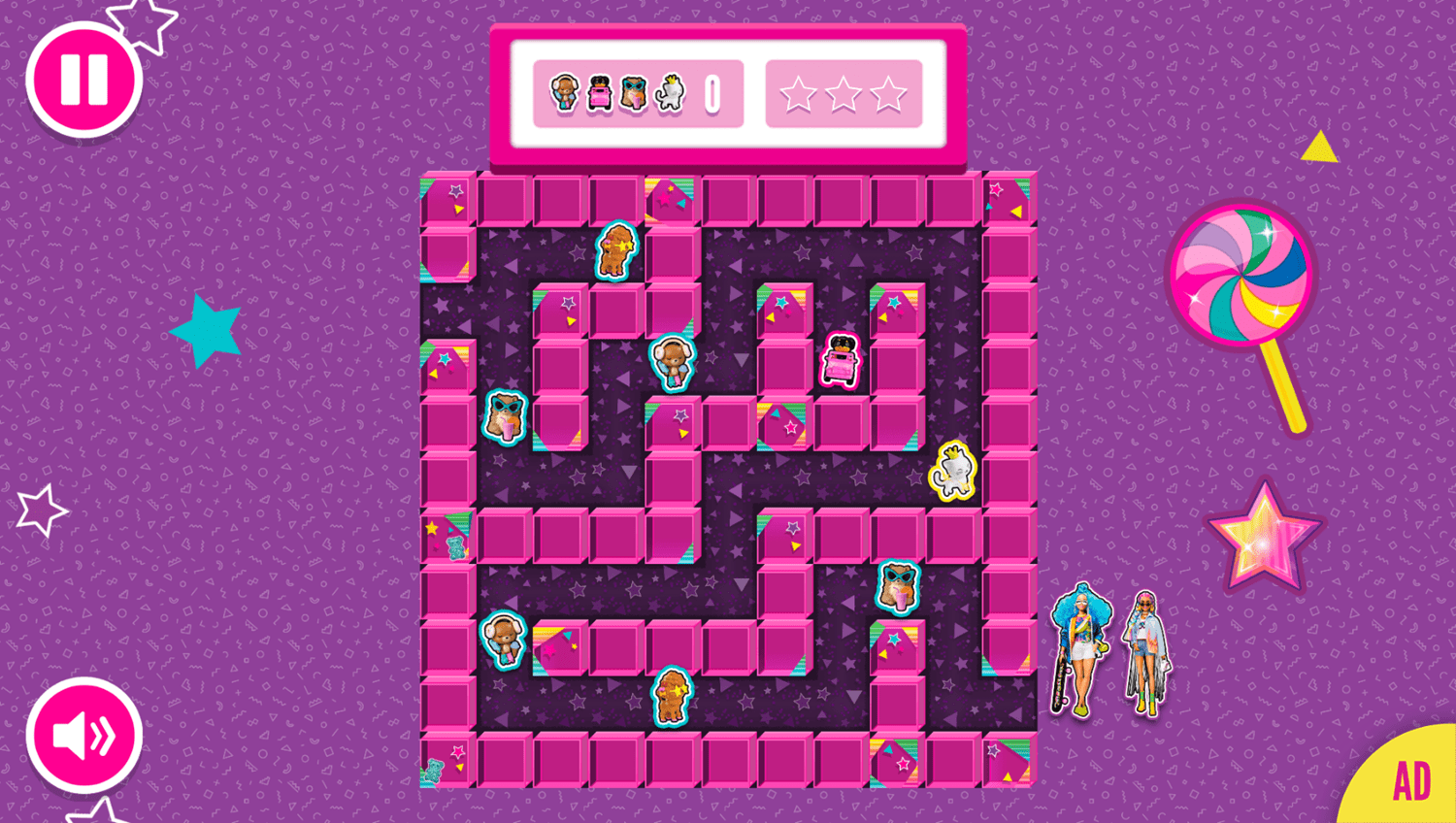This screenshot has height=823, width=1456.
Task: Select the blue-haired Barbie with skateboard sticker
Action: (x=1080, y=648)
